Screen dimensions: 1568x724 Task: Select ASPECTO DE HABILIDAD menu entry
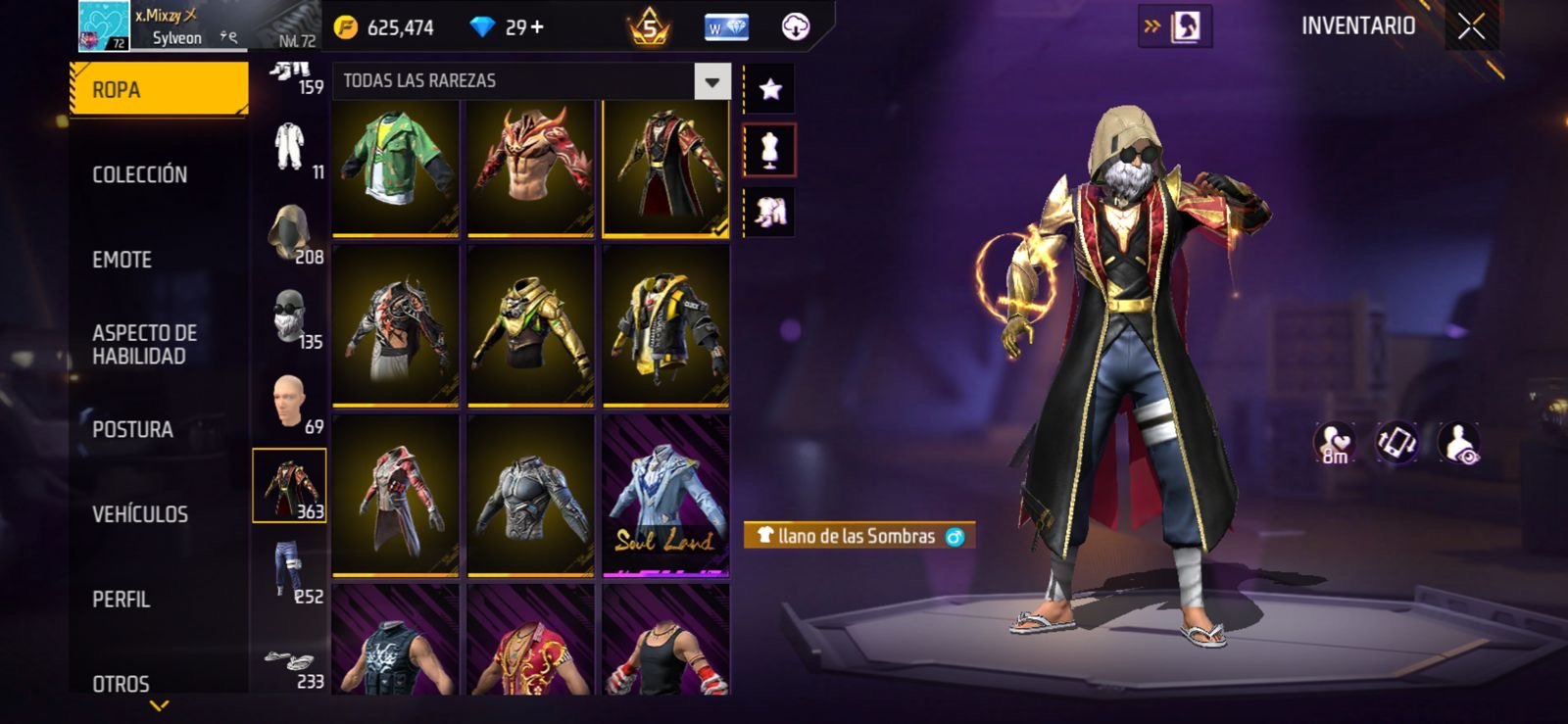point(144,344)
